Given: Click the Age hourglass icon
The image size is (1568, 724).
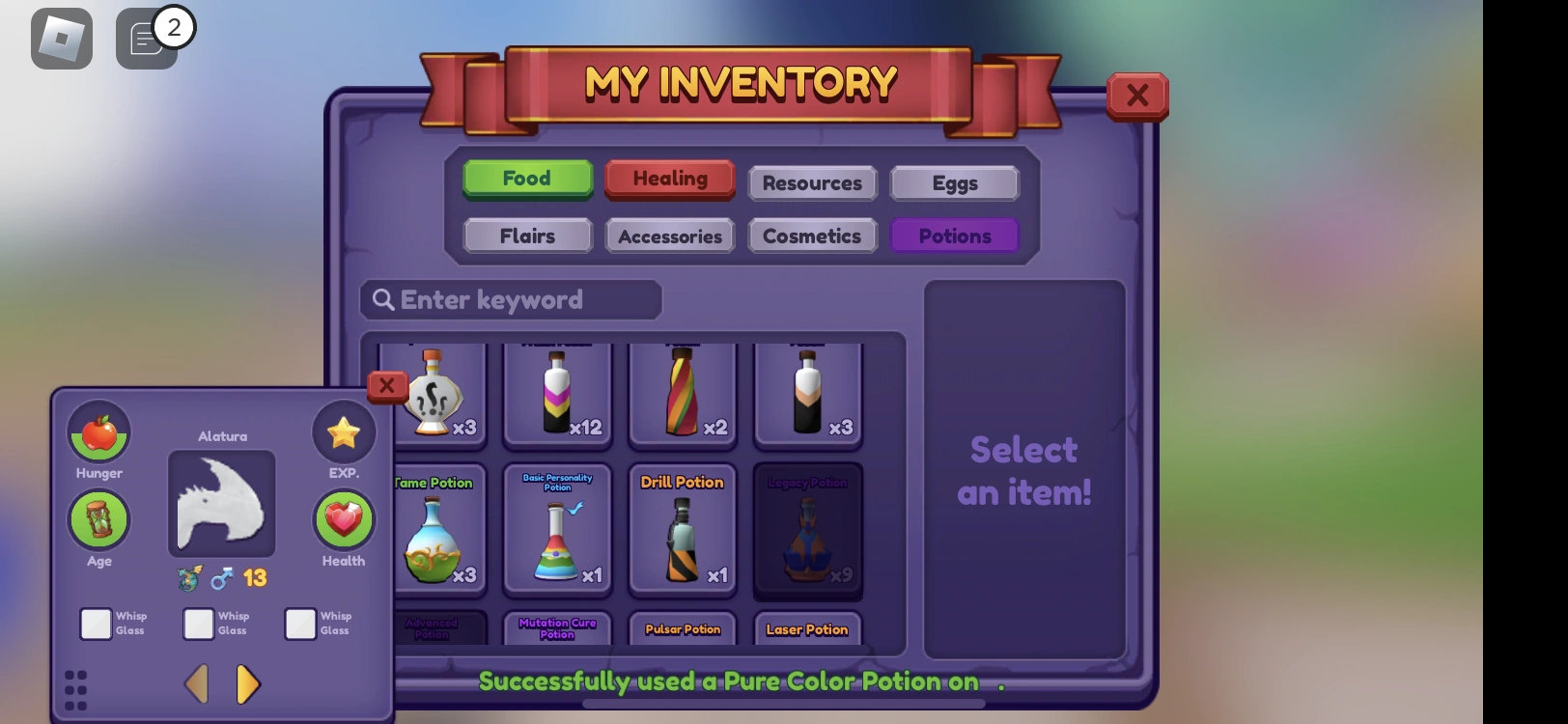Looking at the screenshot, I should point(98,521).
